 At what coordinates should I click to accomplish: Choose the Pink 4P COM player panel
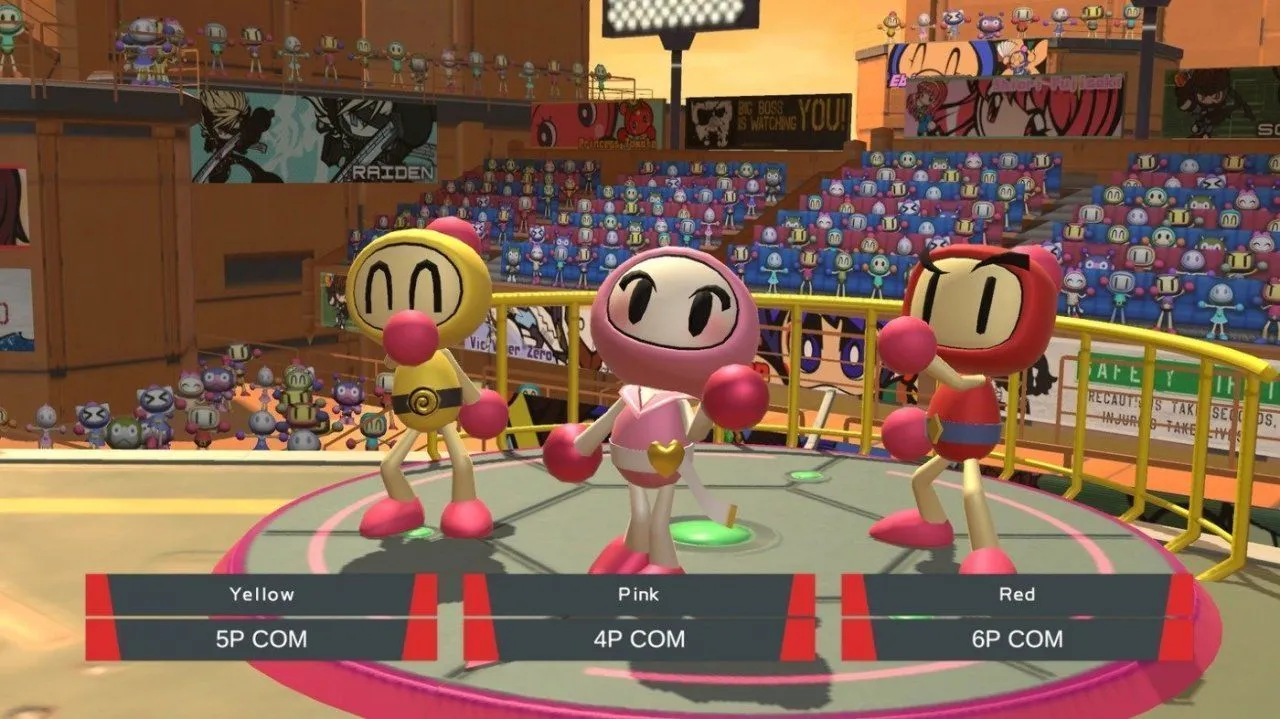pyautogui.click(x=639, y=617)
